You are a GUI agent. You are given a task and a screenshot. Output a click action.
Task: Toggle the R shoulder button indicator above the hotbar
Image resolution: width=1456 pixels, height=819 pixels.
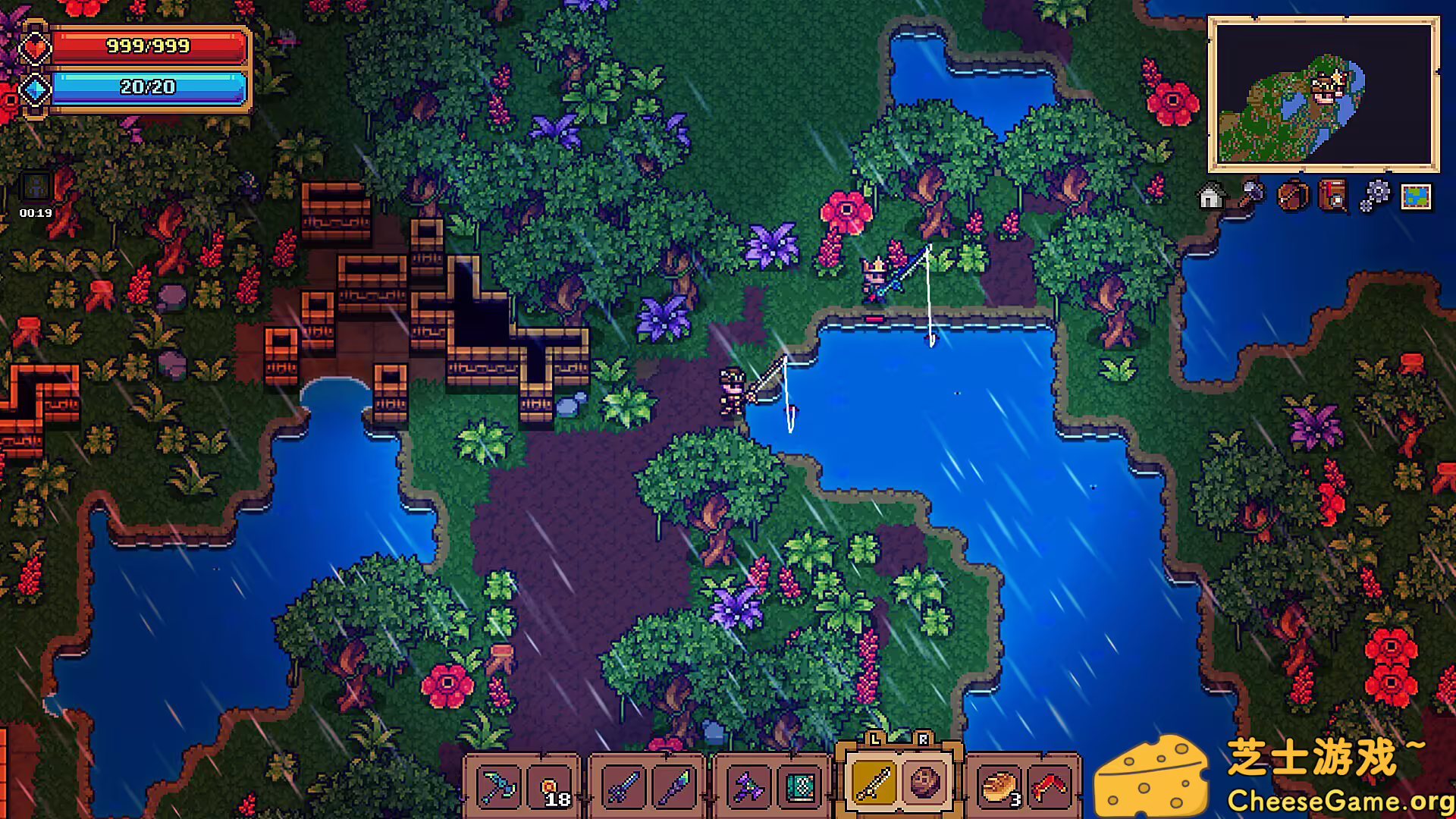921,737
